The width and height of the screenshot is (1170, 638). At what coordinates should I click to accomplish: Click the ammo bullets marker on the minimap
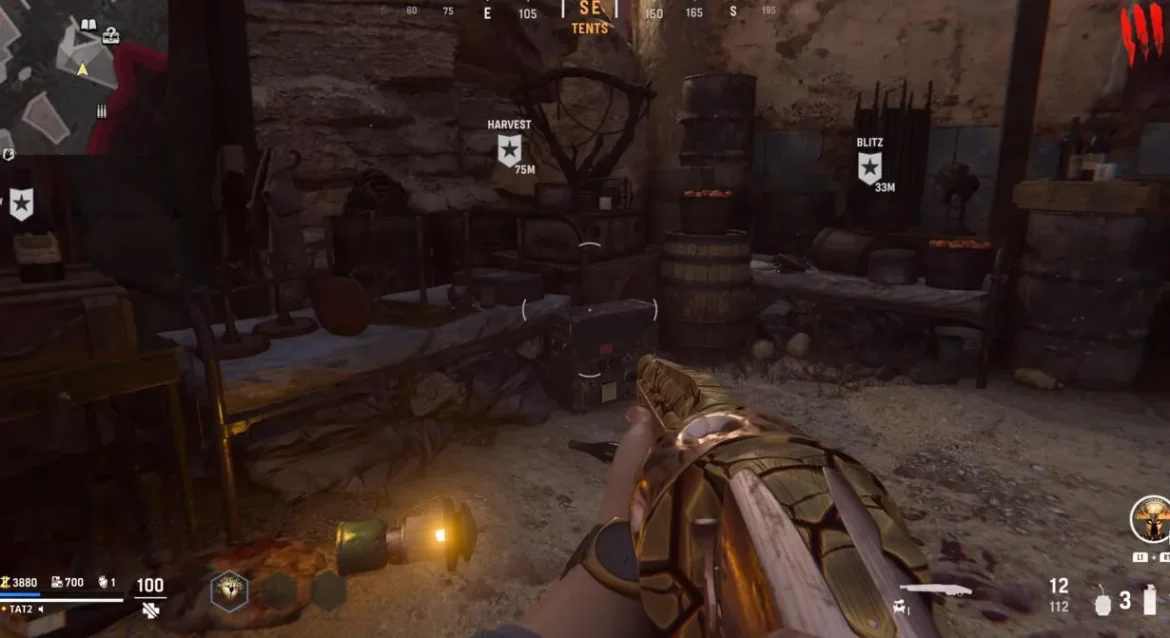tap(102, 112)
